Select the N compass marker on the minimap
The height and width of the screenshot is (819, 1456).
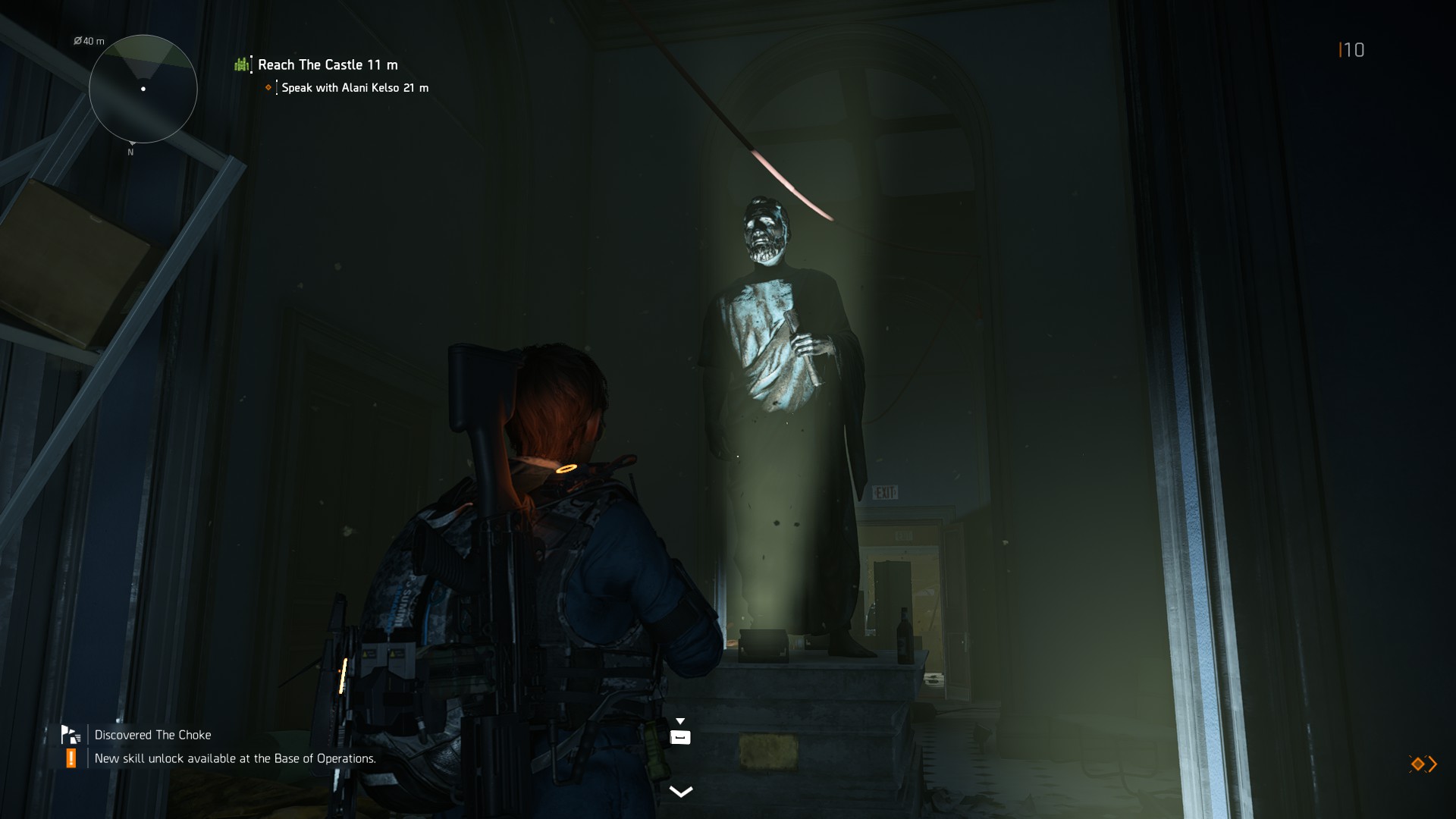130,152
